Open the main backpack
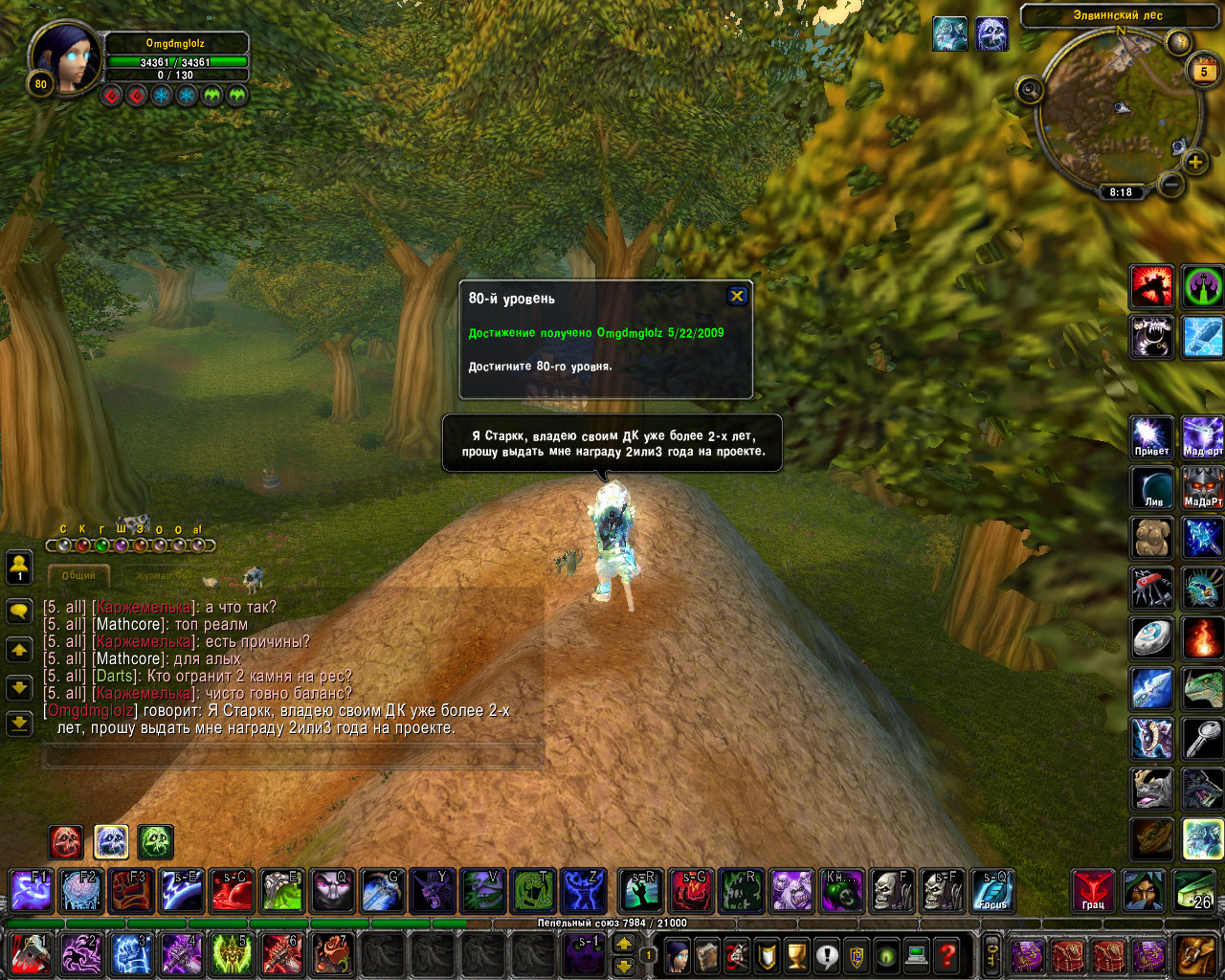1225x980 pixels. pos(1196,954)
